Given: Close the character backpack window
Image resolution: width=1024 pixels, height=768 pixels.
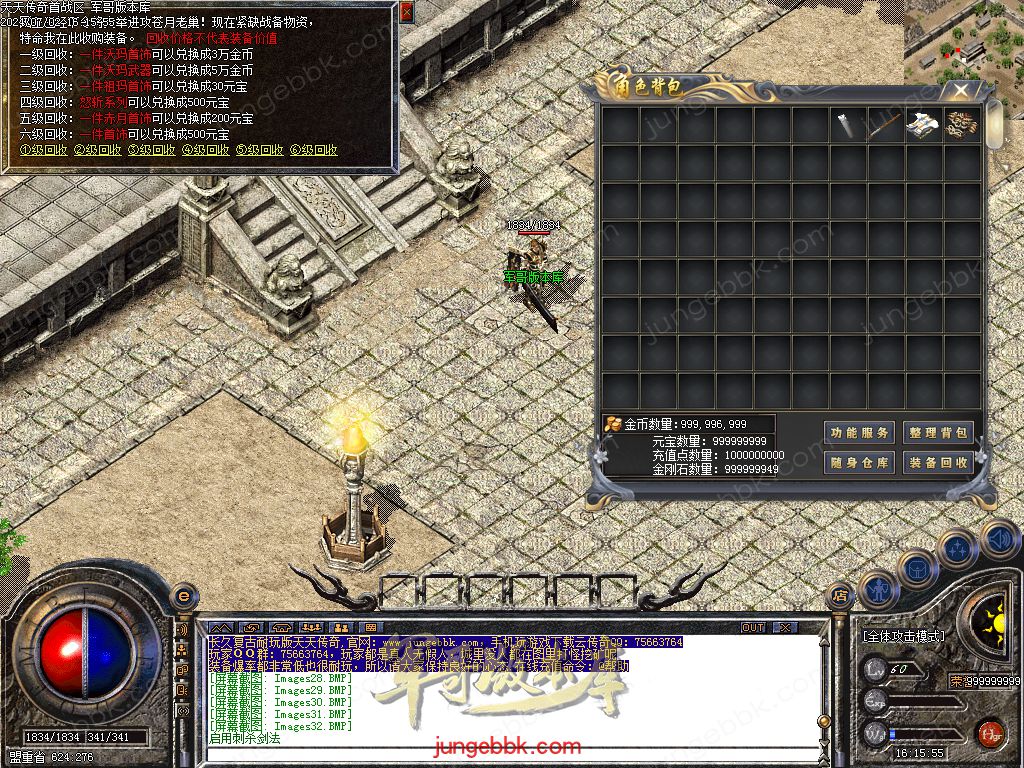Looking at the screenshot, I should [960, 90].
